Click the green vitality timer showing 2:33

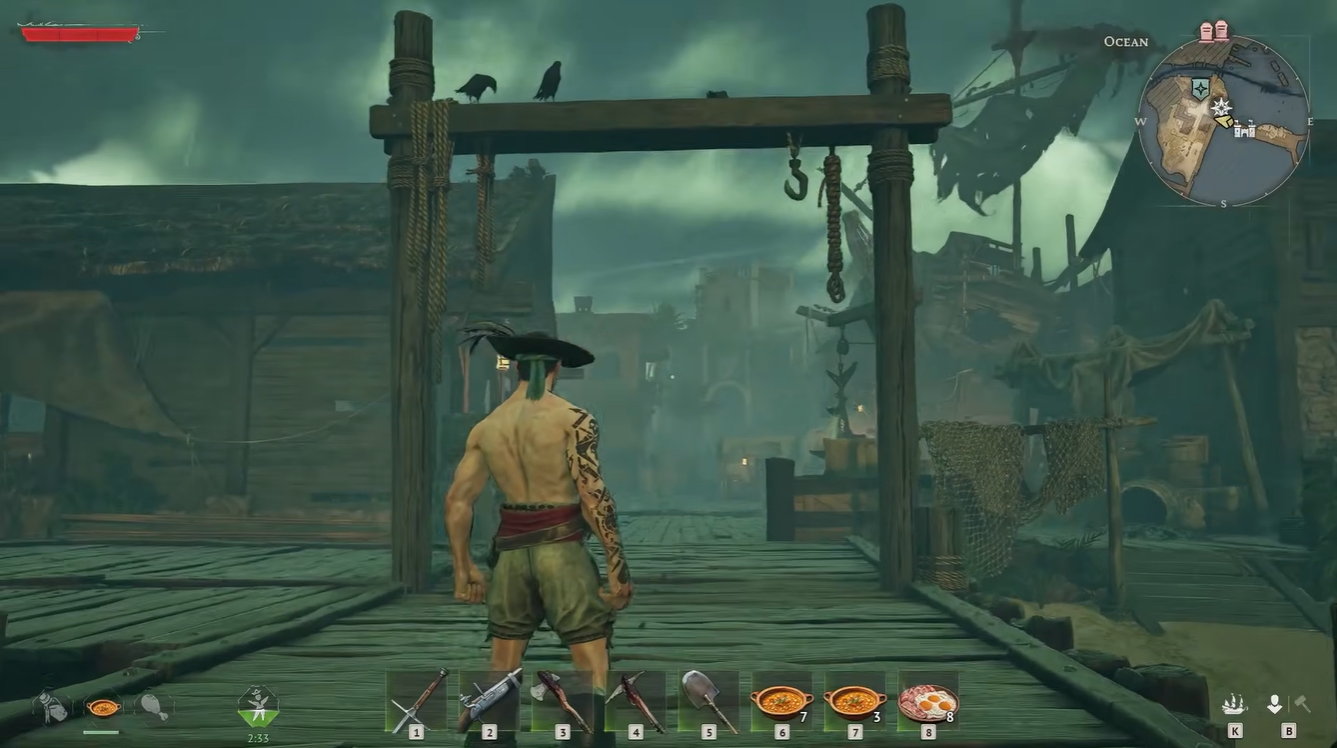pyautogui.click(x=259, y=705)
